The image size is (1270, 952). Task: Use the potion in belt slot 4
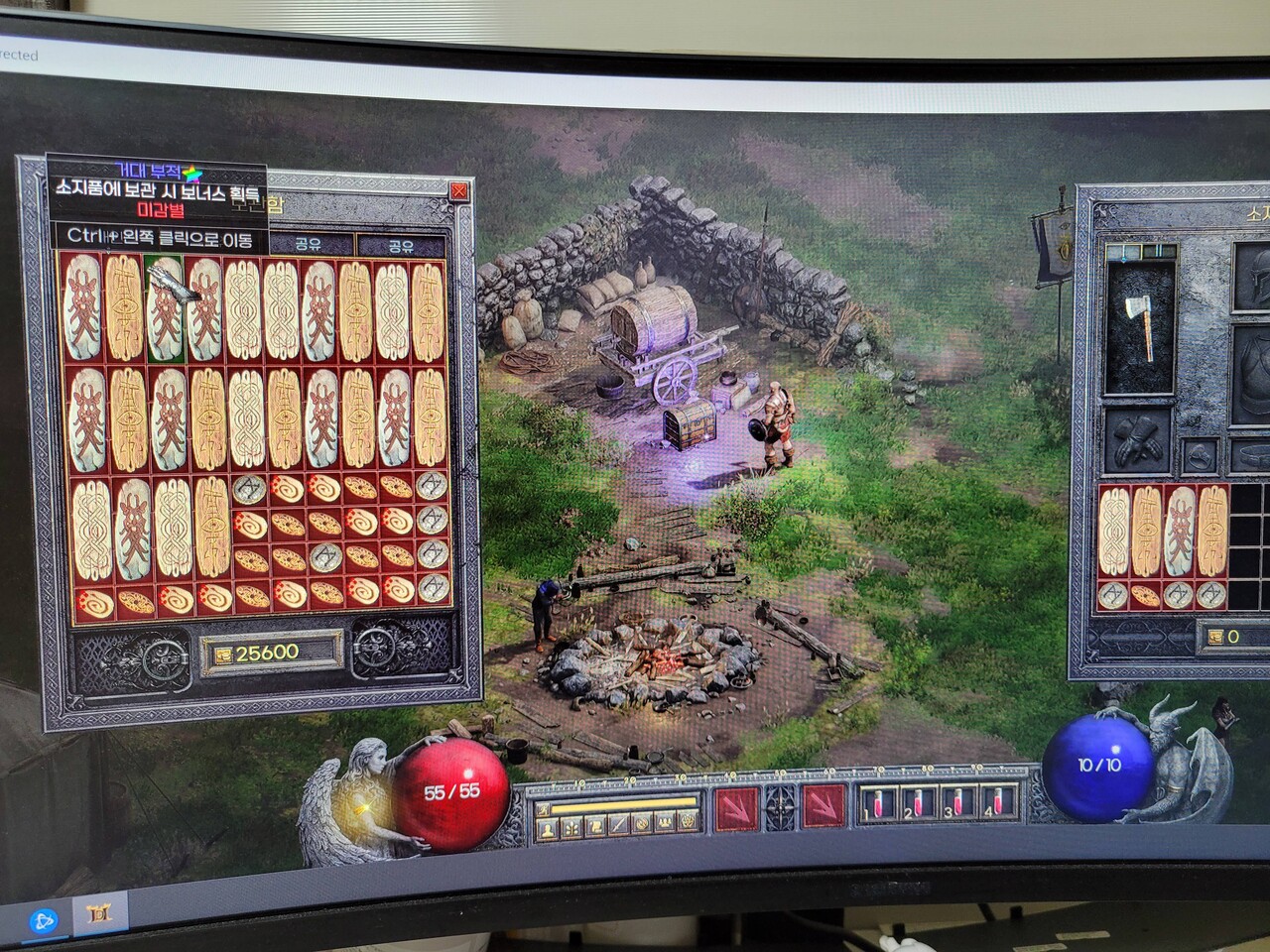[x=993, y=801]
